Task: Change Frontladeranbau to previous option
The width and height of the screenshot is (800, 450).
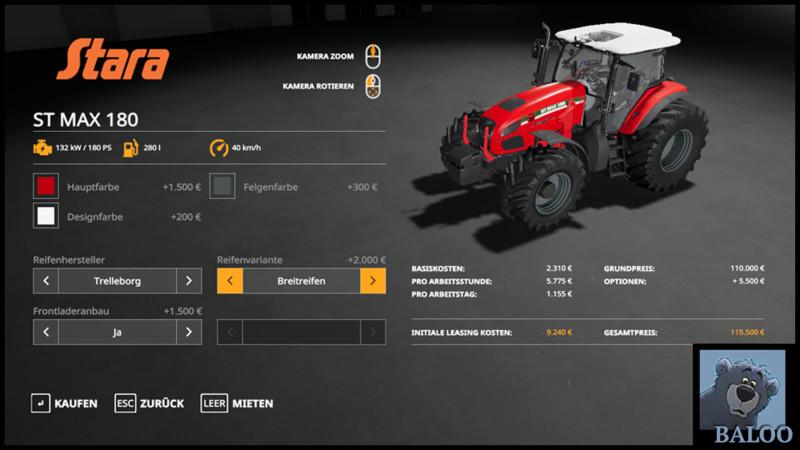Action: (46, 332)
